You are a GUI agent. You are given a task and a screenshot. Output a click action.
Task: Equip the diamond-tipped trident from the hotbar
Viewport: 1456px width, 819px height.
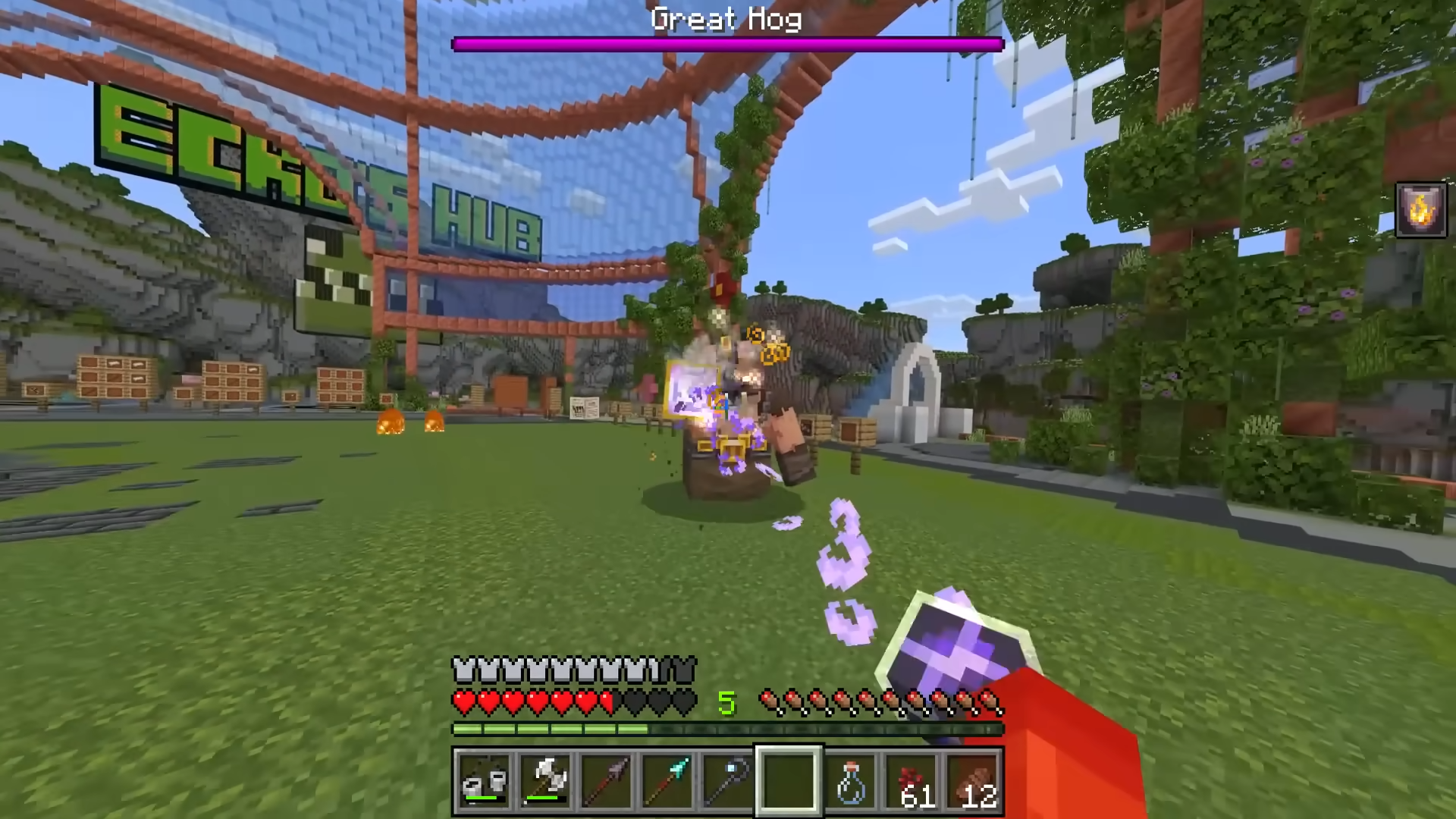tap(667, 781)
